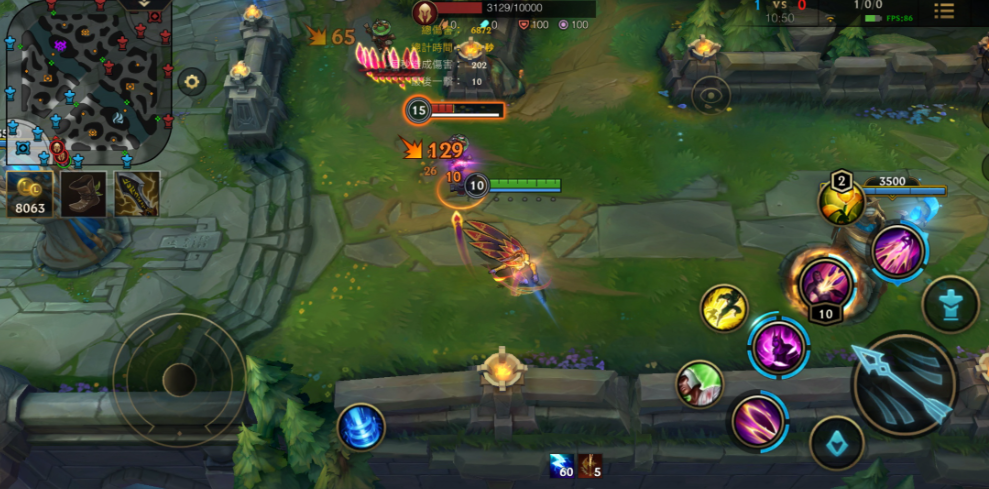Open the gear settings beside the minimap
The height and width of the screenshot is (489, 989).
coord(192,82)
